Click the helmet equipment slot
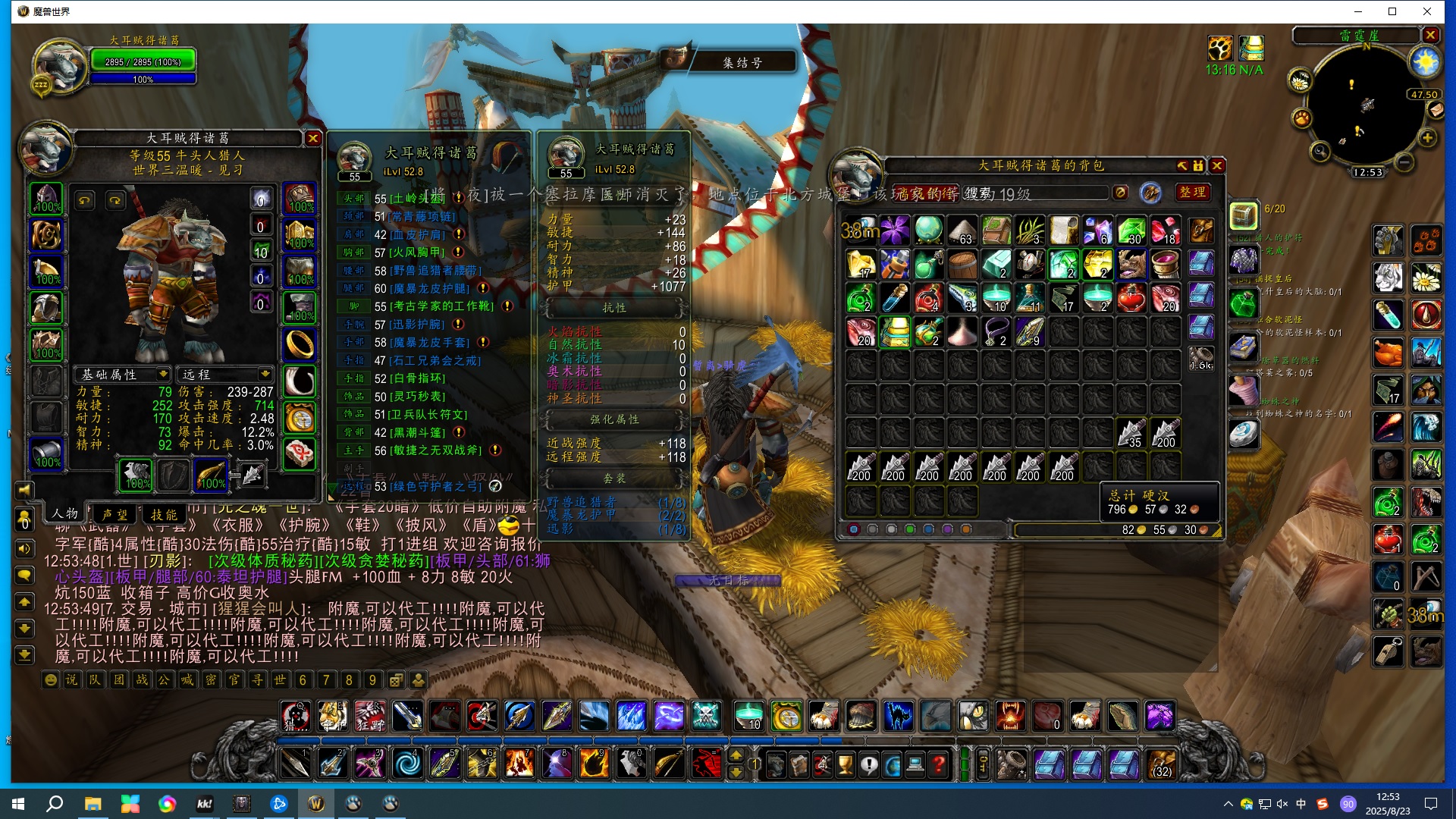The image size is (1456, 819). (46, 198)
